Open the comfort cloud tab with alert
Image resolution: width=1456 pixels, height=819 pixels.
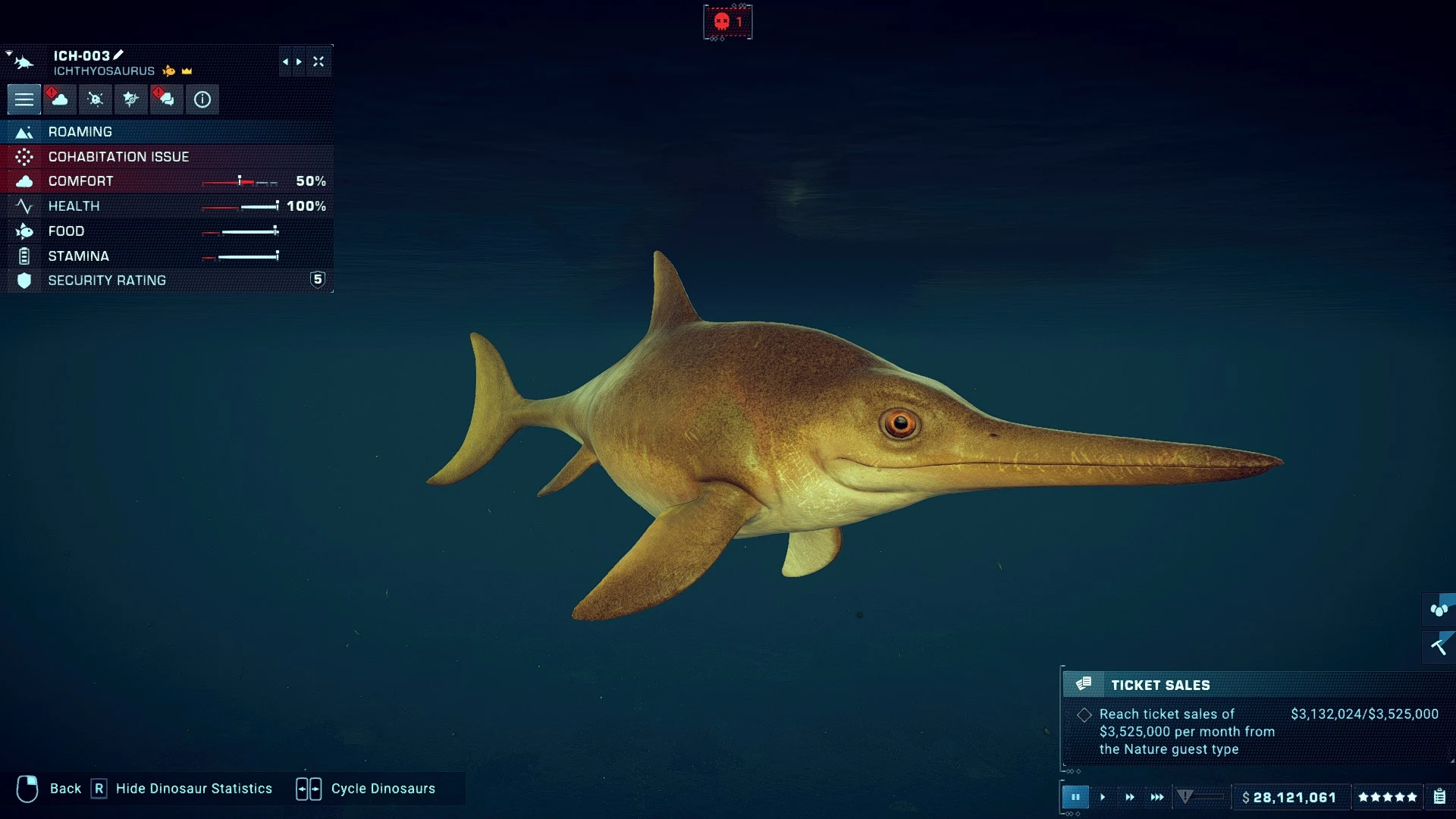(59, 99)
